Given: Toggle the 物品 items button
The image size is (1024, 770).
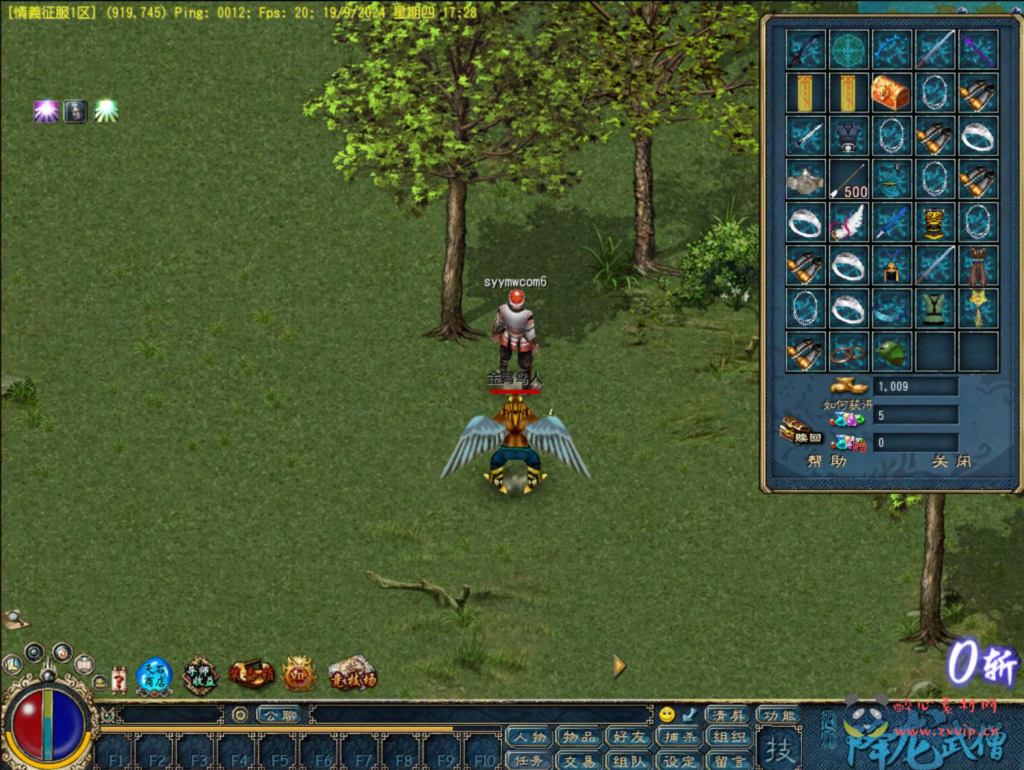Looking at the screenshot, I should click(x=579, y=738).
